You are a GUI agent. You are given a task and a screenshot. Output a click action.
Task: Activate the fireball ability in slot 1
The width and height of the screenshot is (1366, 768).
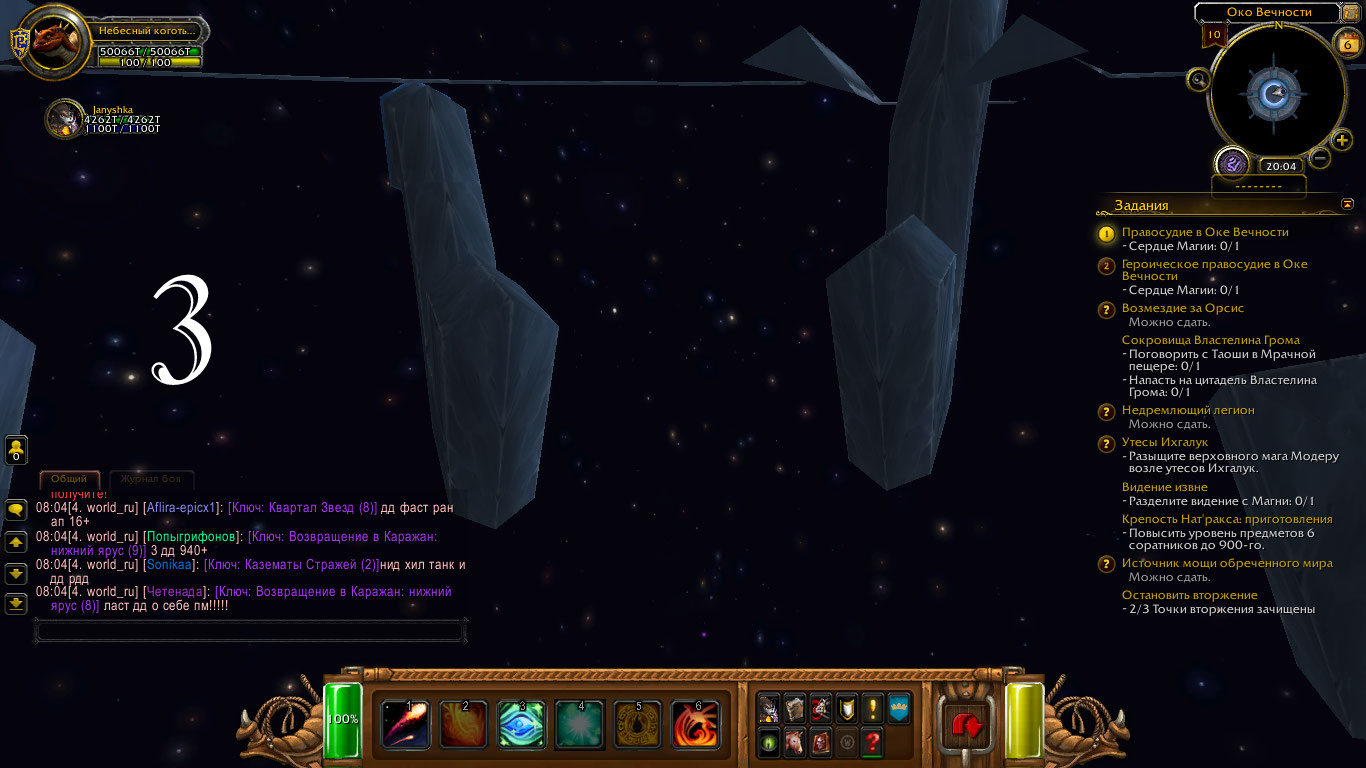pyautogui.click(x=406, y=724)
